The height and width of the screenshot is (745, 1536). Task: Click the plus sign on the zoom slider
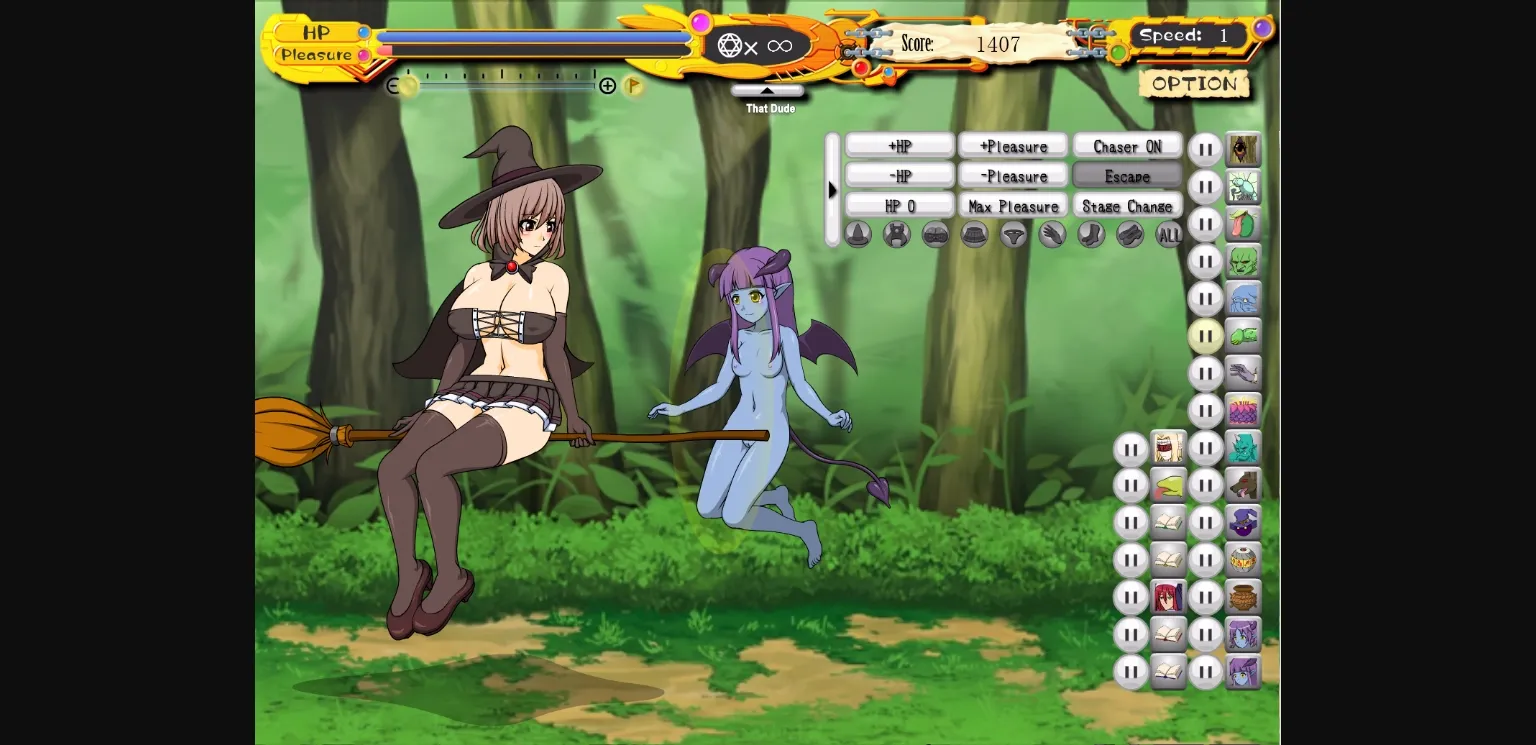click(x=609, y=86)
